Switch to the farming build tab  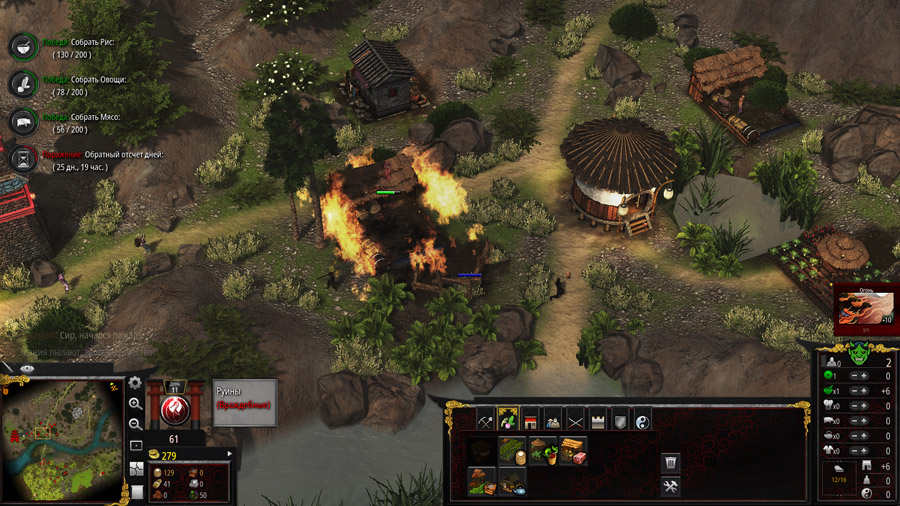508,419
